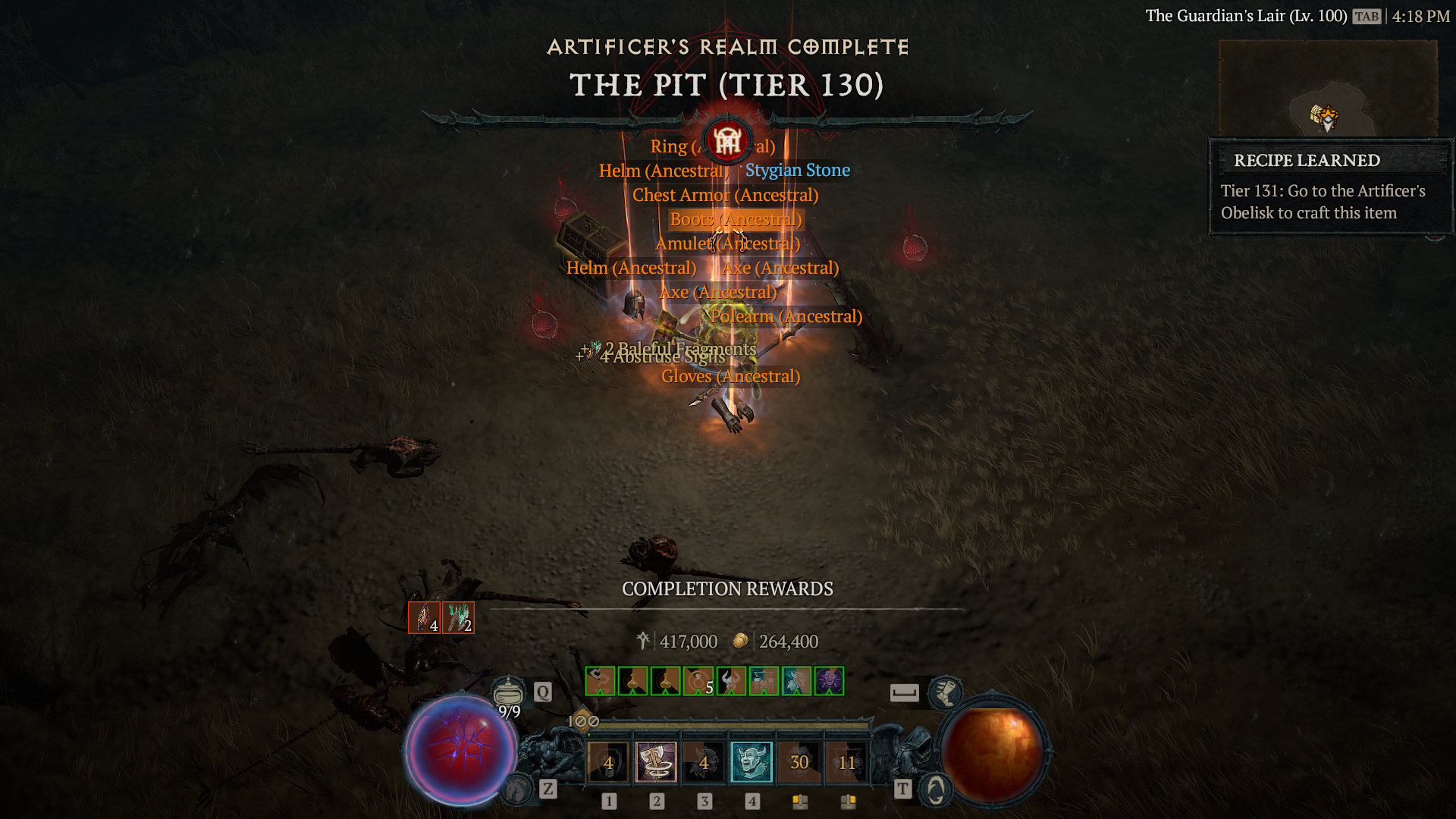The height and width of the screenshot is (819, 1456).
Task: Pick up the Stygian Stone loot label
Action: pos(797,171)
